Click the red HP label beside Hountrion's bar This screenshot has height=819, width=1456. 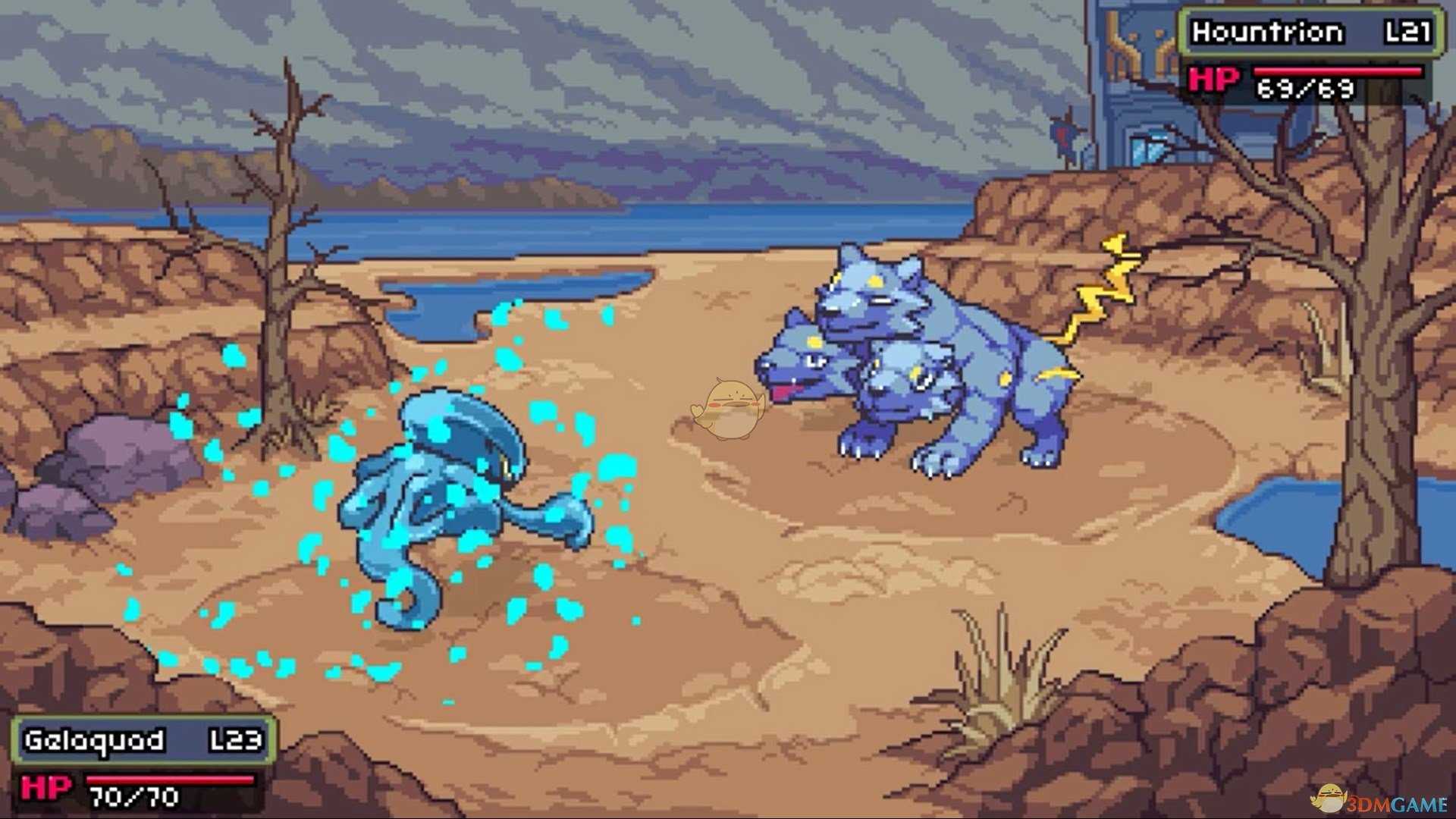1213,80
